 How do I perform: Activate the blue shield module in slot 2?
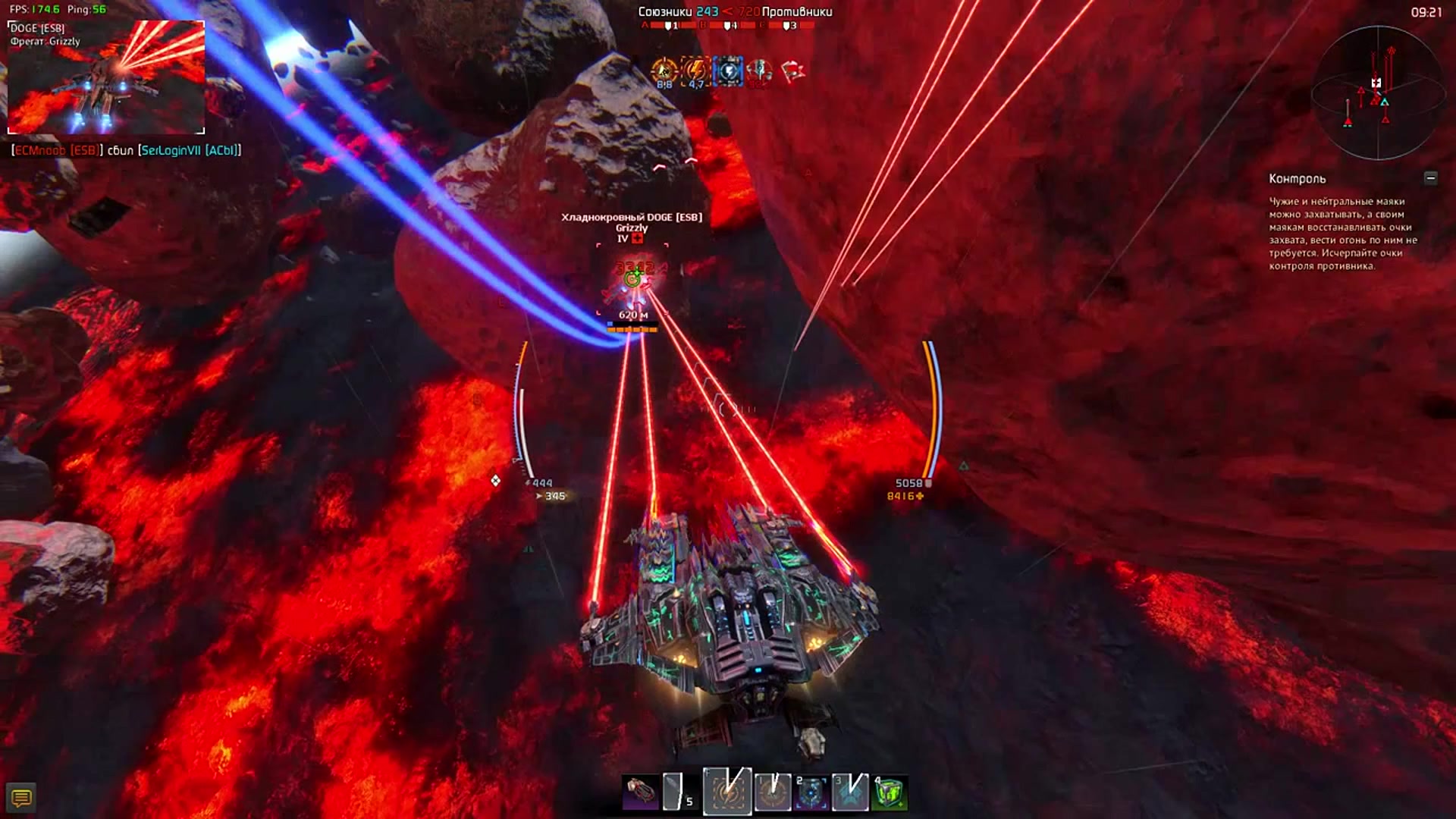(811, 792)
